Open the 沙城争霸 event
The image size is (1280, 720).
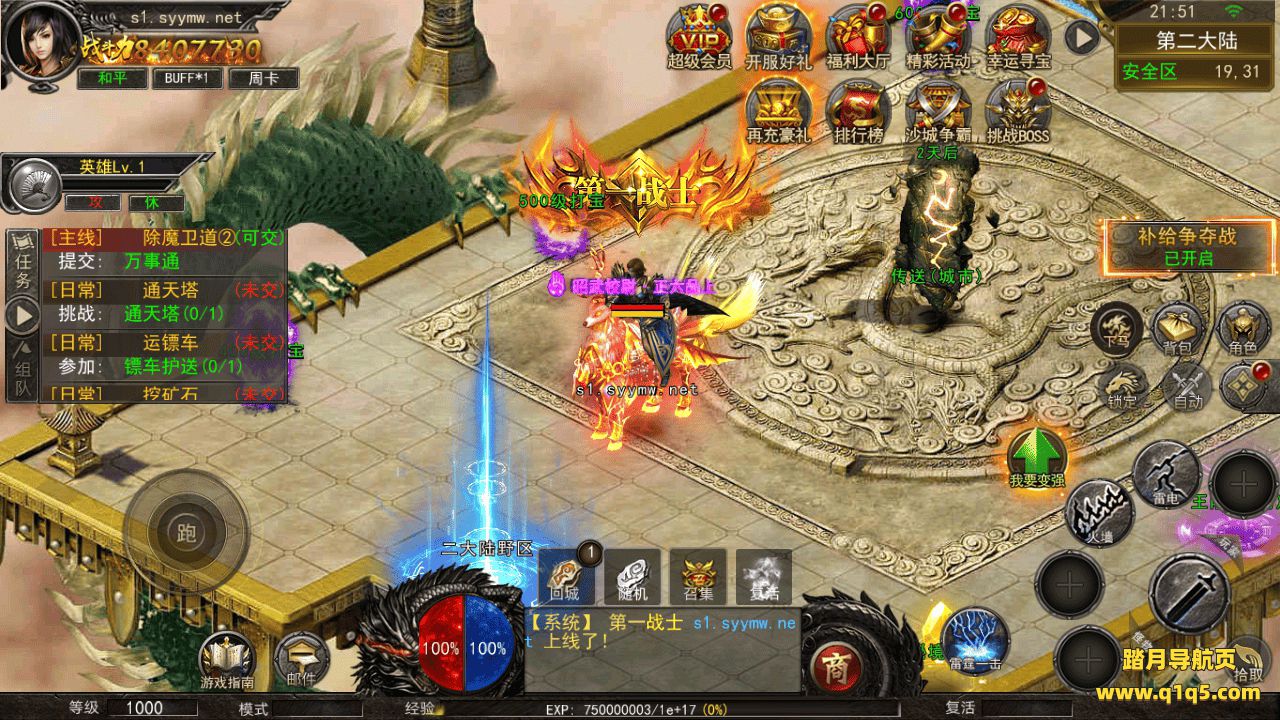[938, 108]
